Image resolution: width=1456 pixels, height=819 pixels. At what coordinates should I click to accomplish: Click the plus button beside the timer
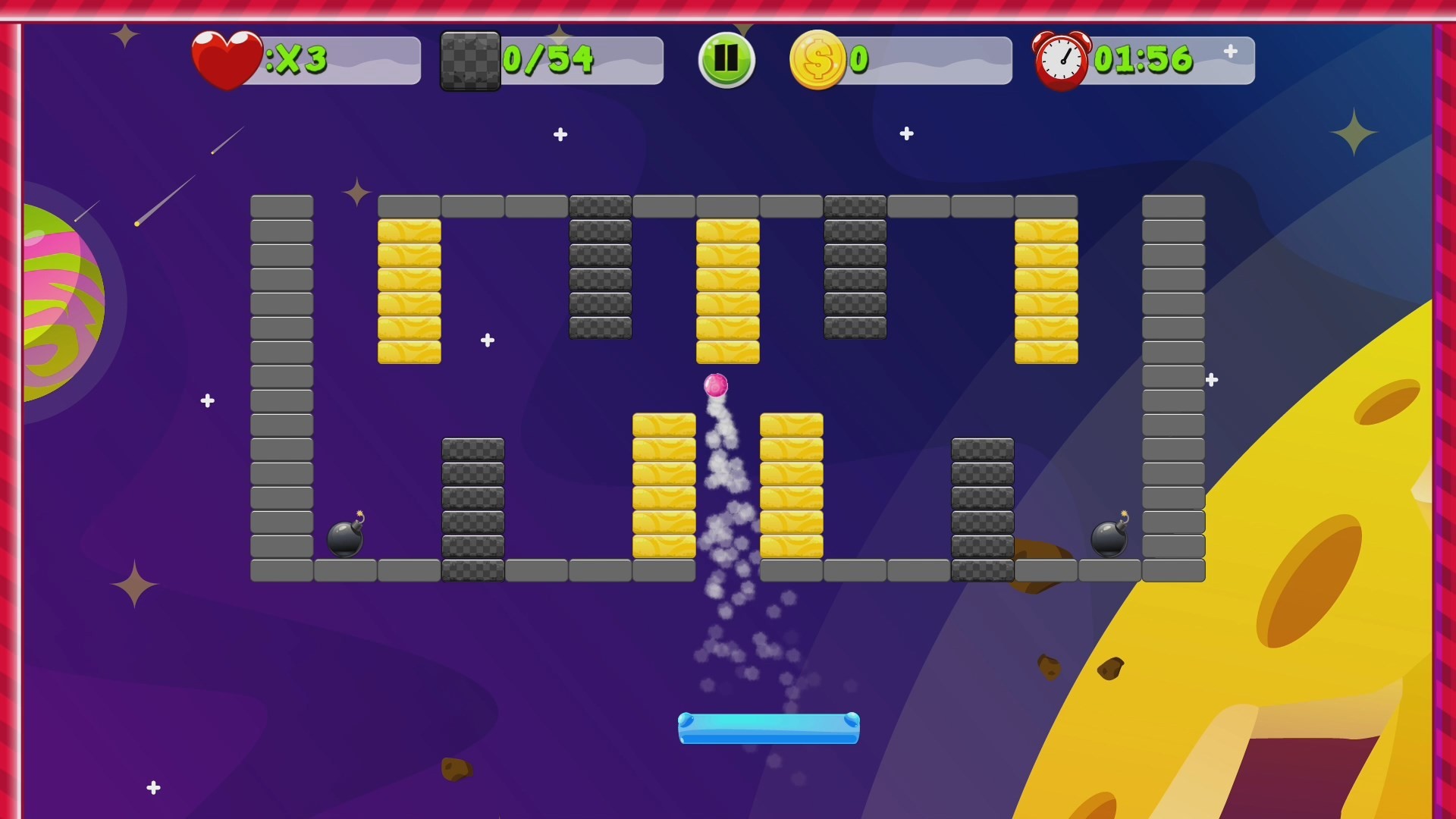pos(1230,53)
